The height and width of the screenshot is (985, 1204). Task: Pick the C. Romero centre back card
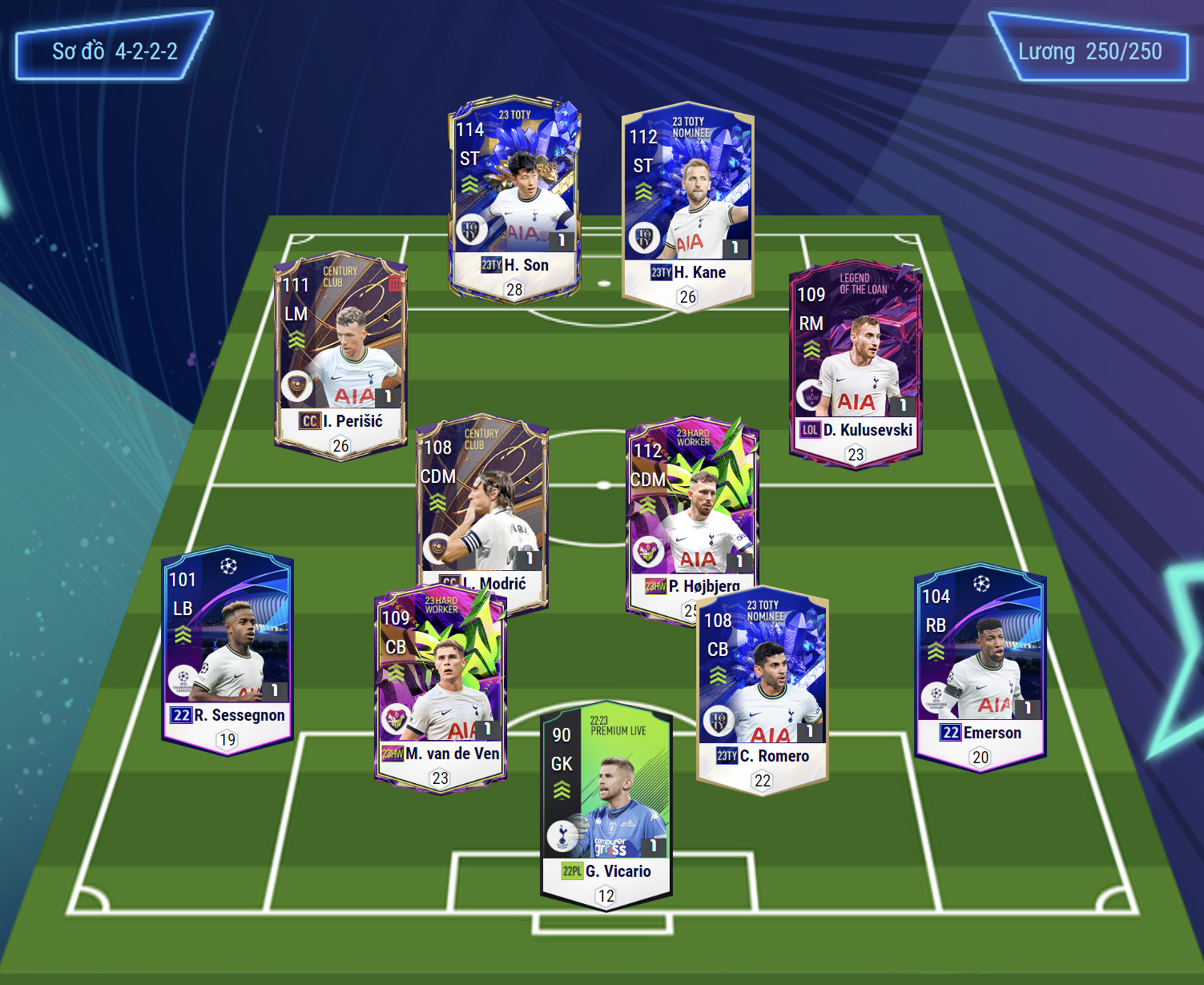click(763, 693)
